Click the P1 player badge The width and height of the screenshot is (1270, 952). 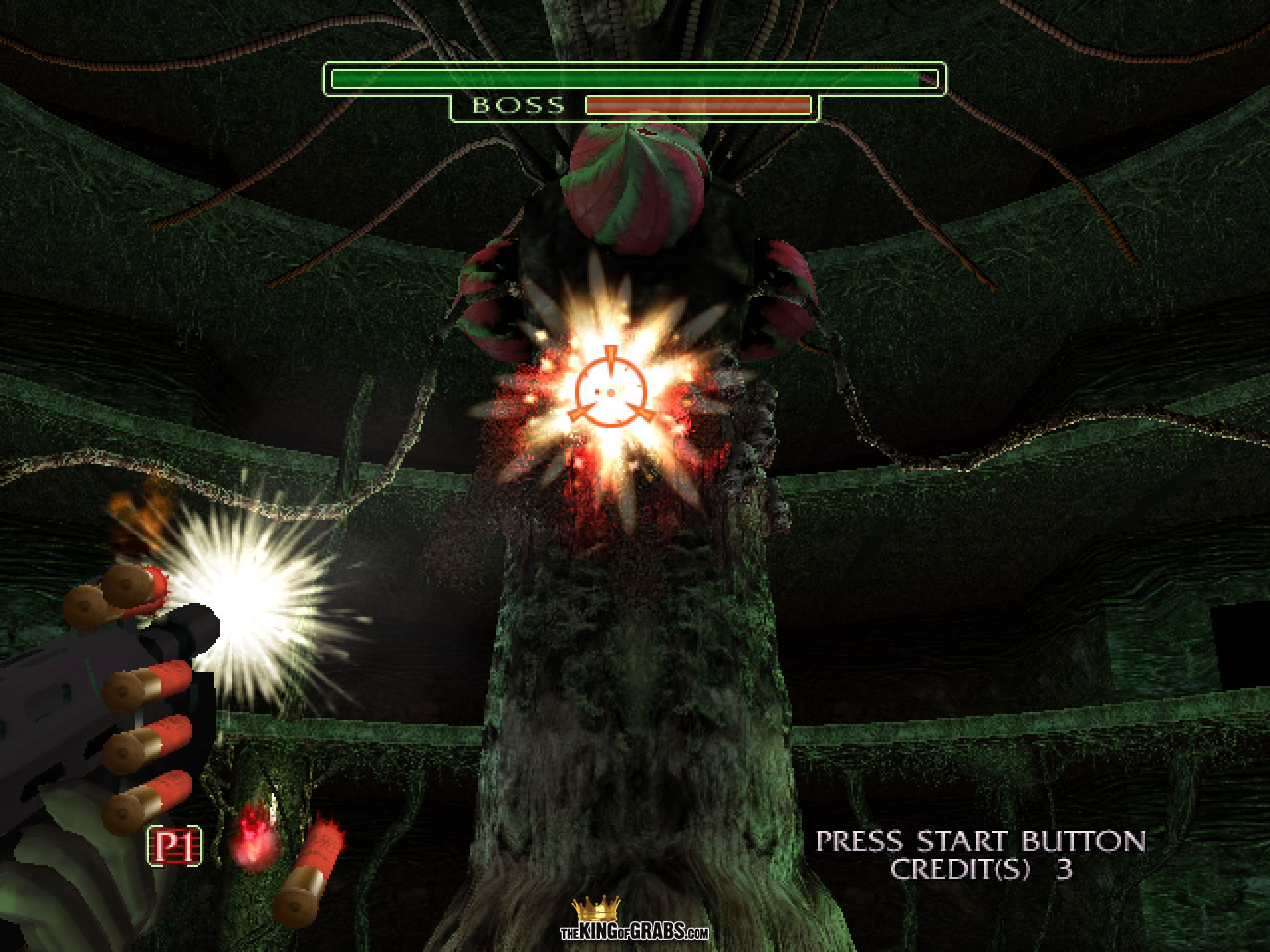click(175, 846)
